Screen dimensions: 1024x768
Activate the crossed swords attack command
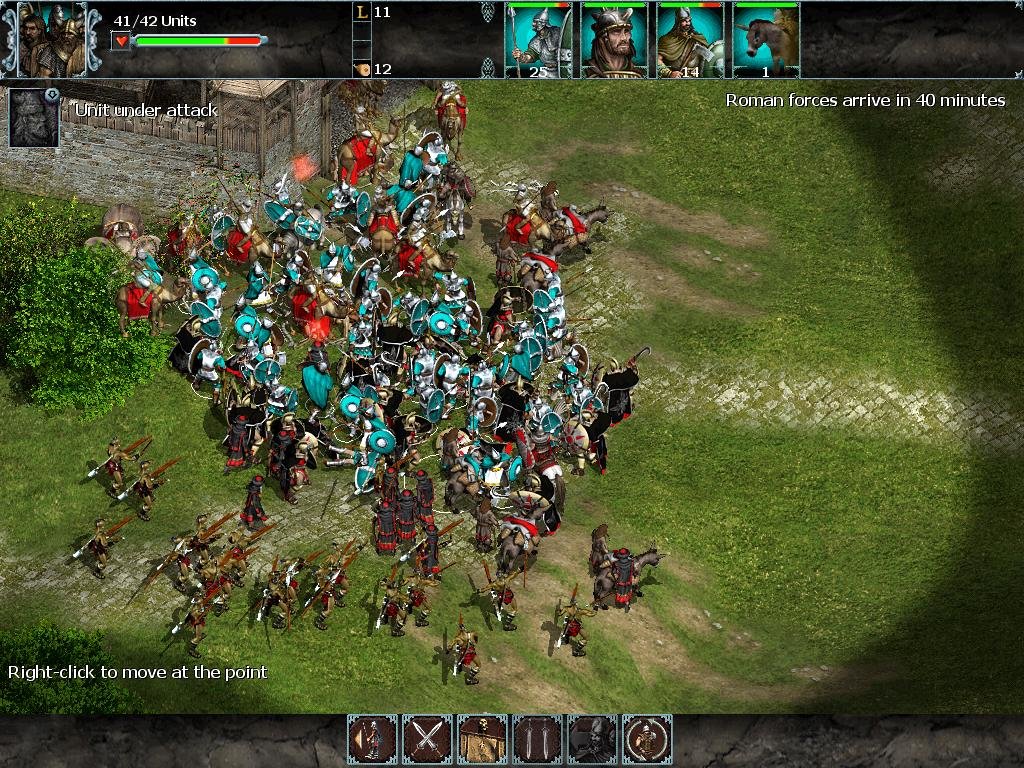tap(428, 739)
